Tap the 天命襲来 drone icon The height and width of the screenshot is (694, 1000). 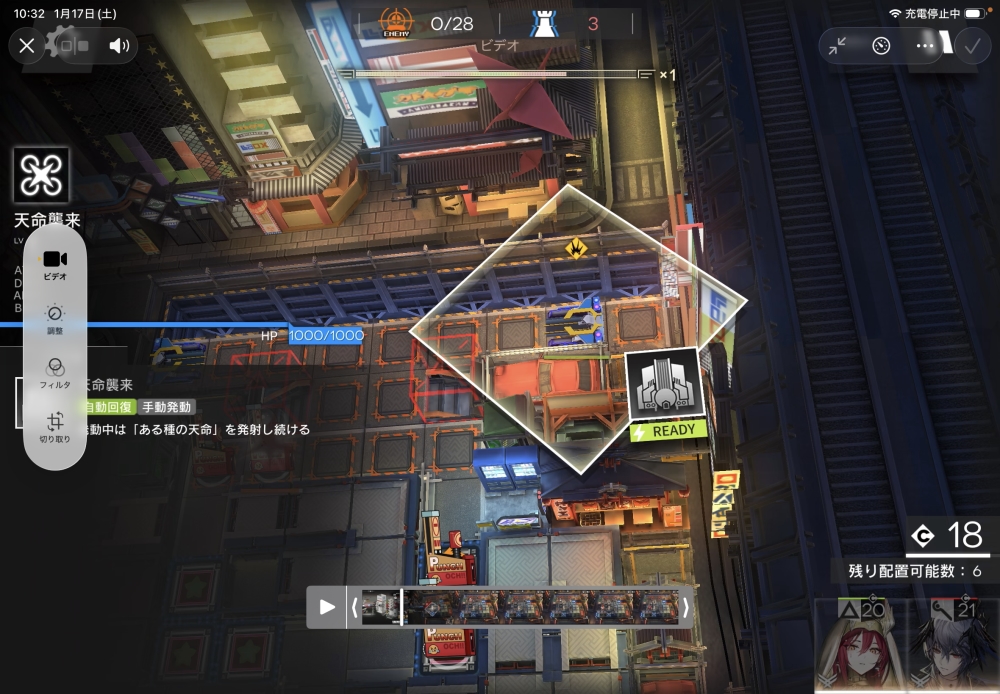pyautogui.click(x=42, y=177)
